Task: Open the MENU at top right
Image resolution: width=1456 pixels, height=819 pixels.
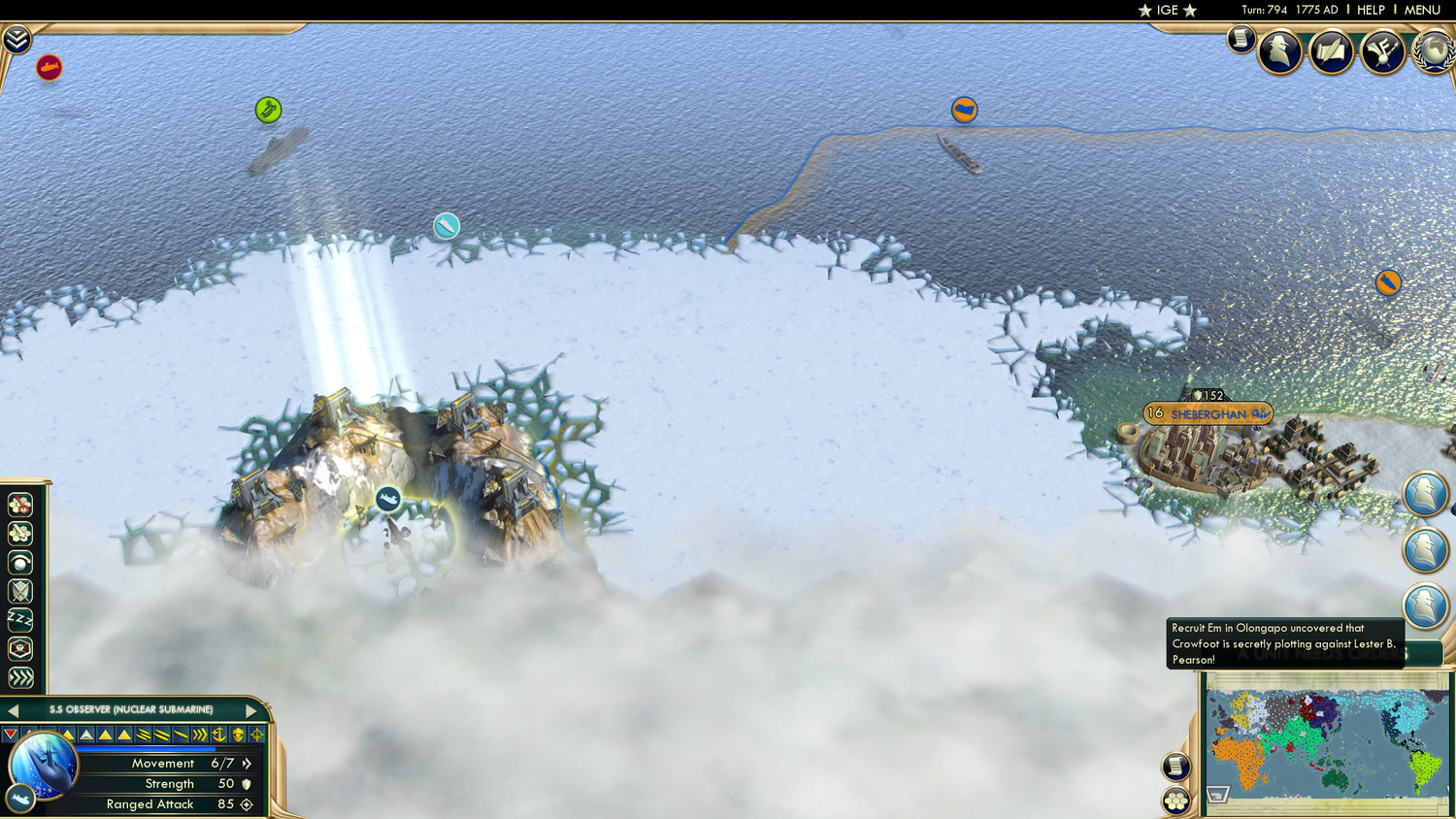Action: point(1422,10)
